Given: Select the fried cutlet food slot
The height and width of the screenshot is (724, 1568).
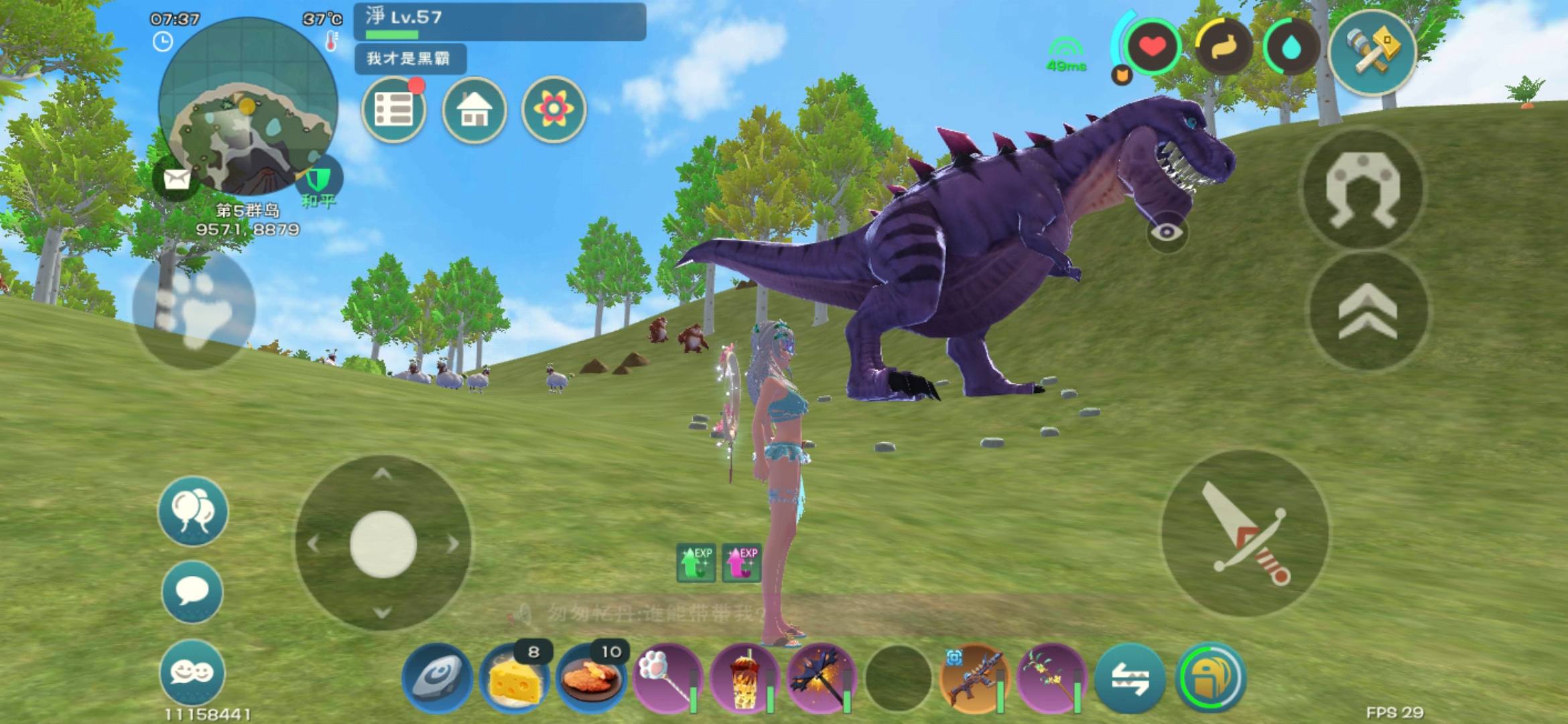Looking at the screenshot, I should click(591, 678).
